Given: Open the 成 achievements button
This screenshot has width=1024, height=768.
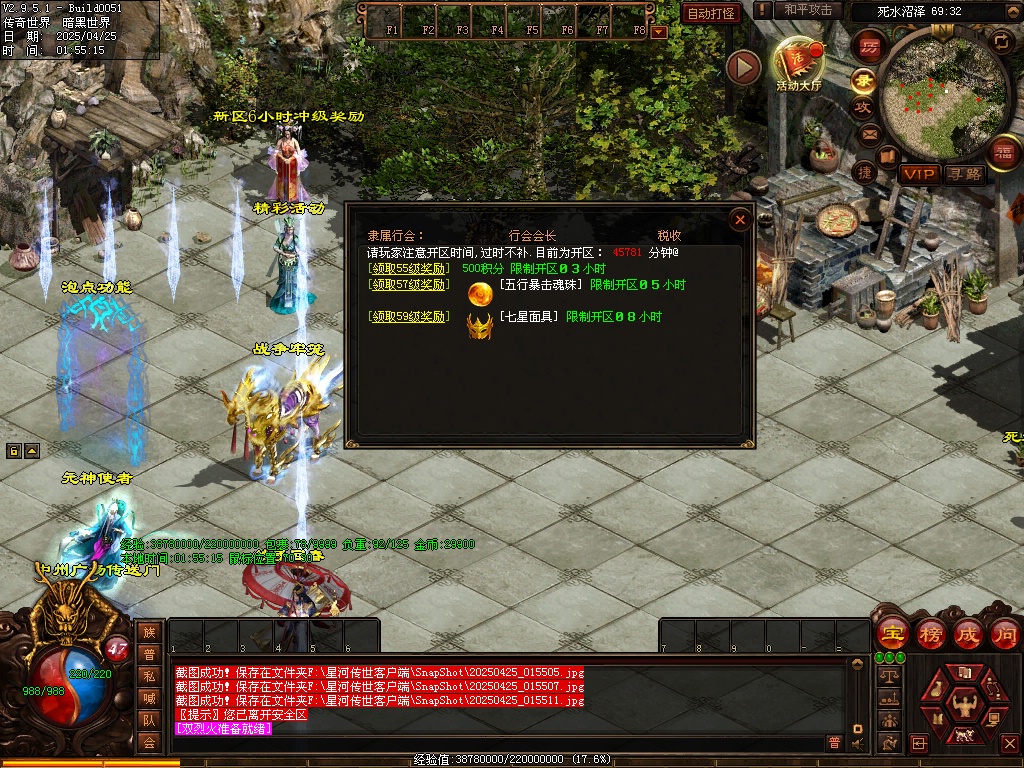Looking at the screenshot, I should [968, 633].
